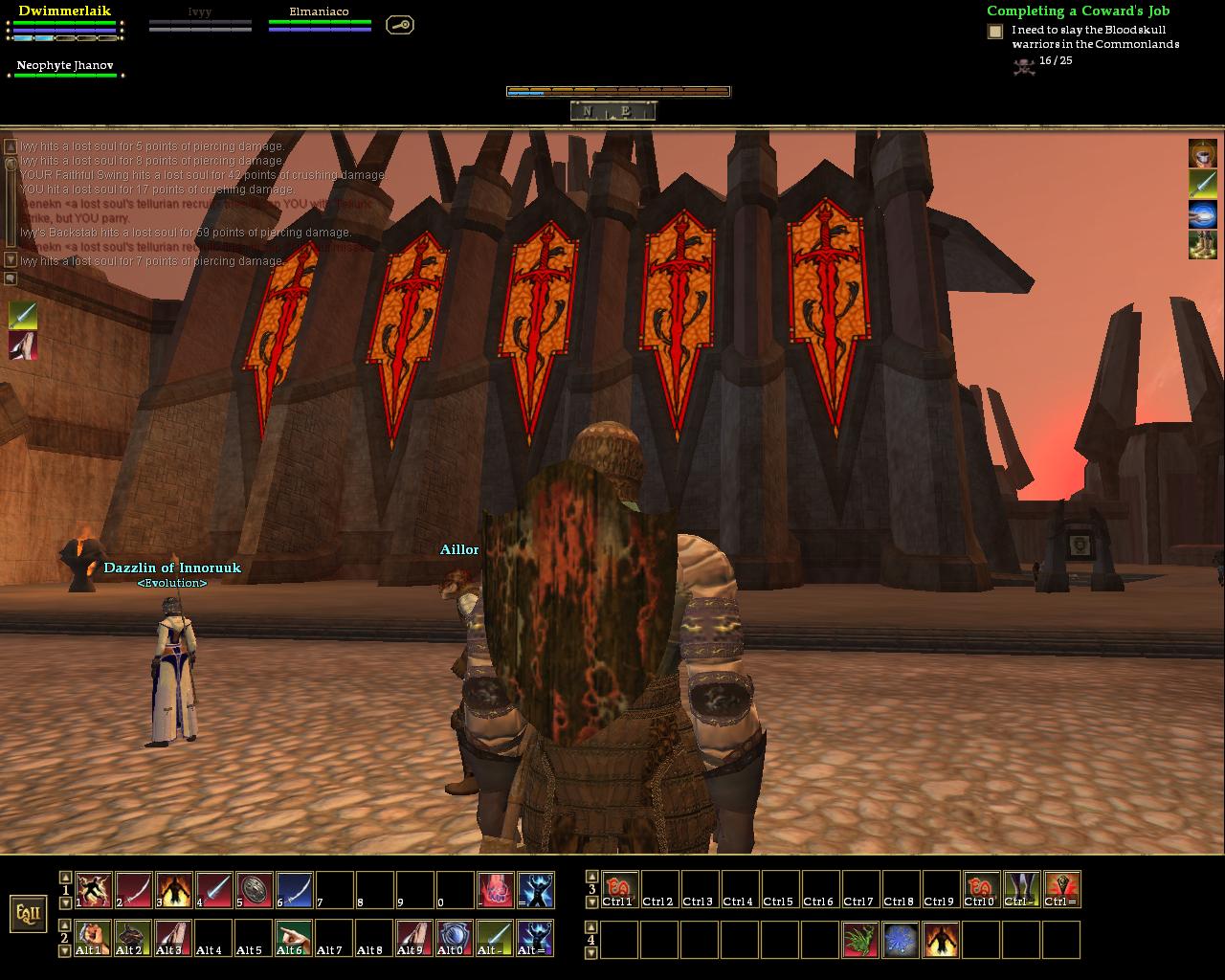Open the EQII main menu button

coord(28,913)
